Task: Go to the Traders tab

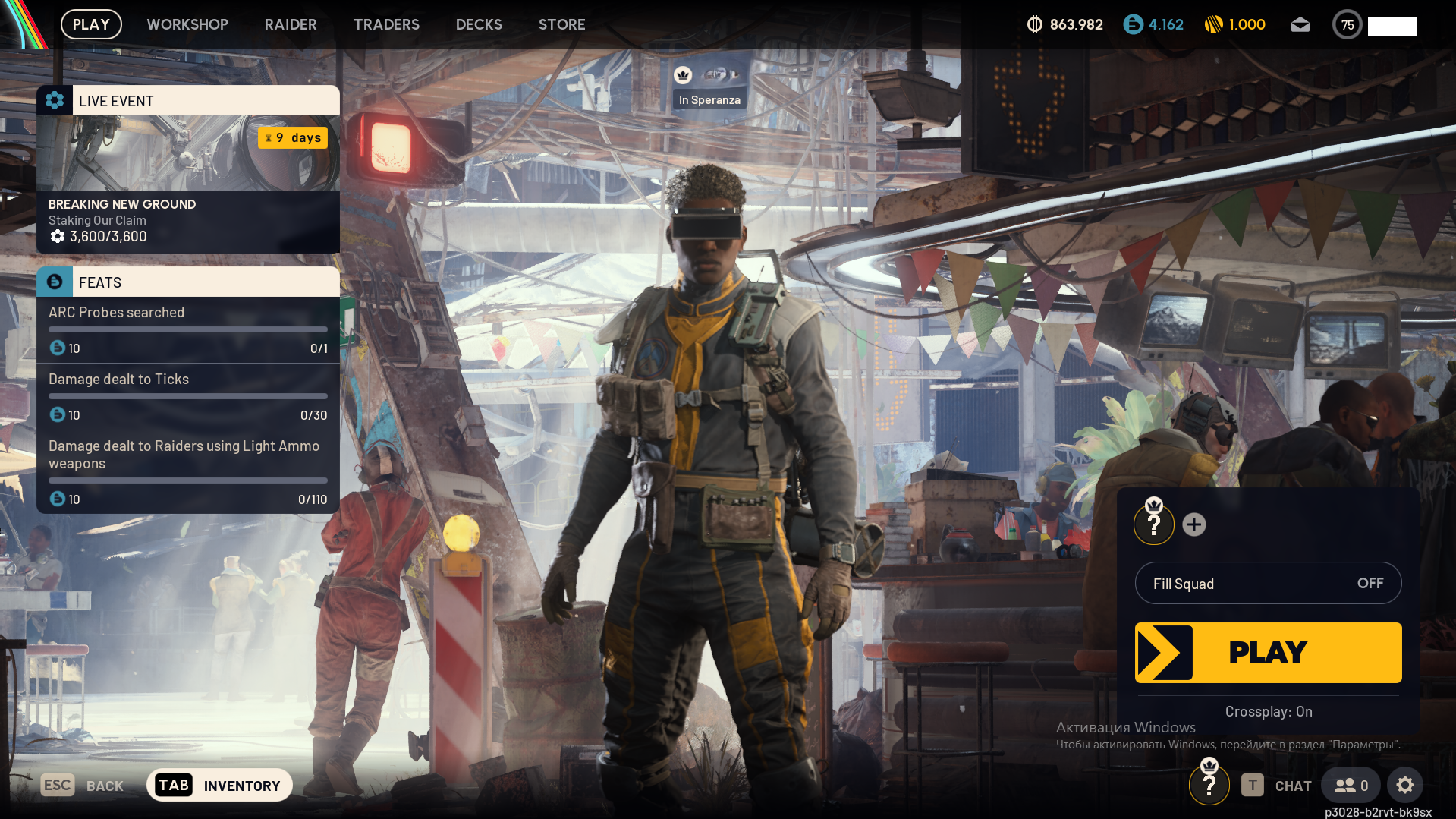Action: click(386, 24)
